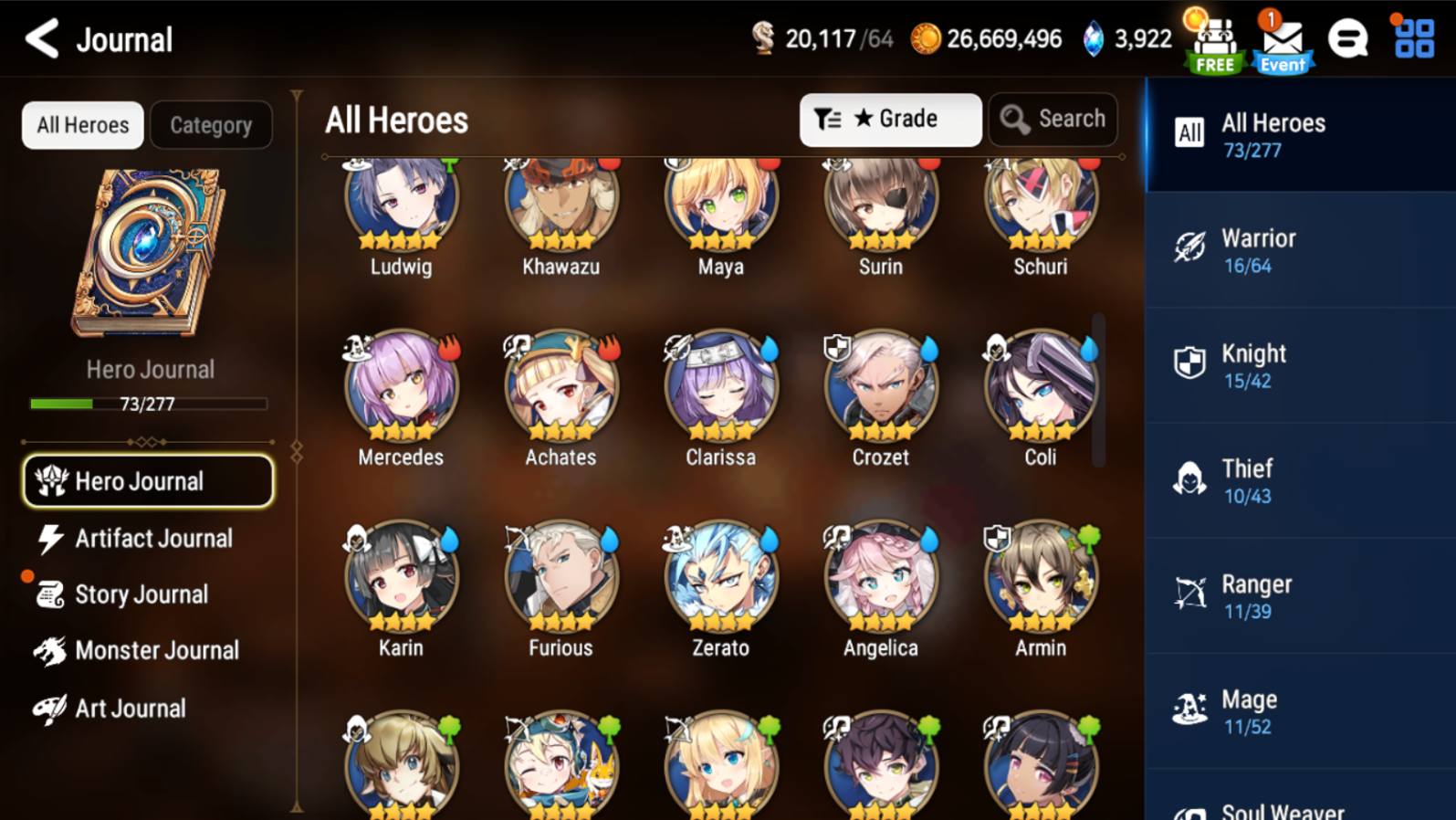Switch to the Category tab

[212, 125]
